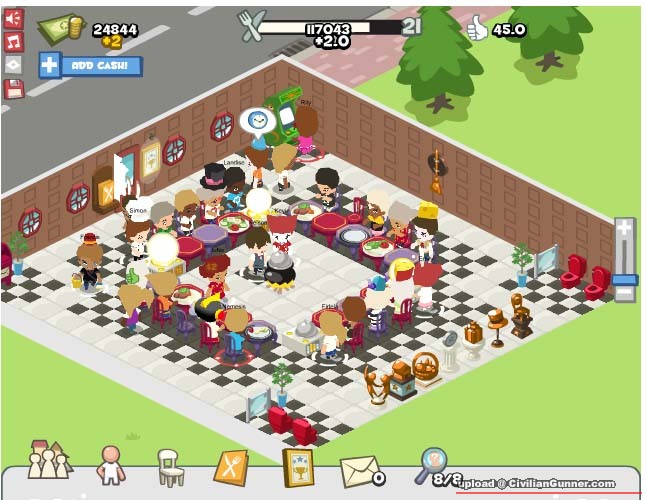Add cash with the blue button

point(90,66)
